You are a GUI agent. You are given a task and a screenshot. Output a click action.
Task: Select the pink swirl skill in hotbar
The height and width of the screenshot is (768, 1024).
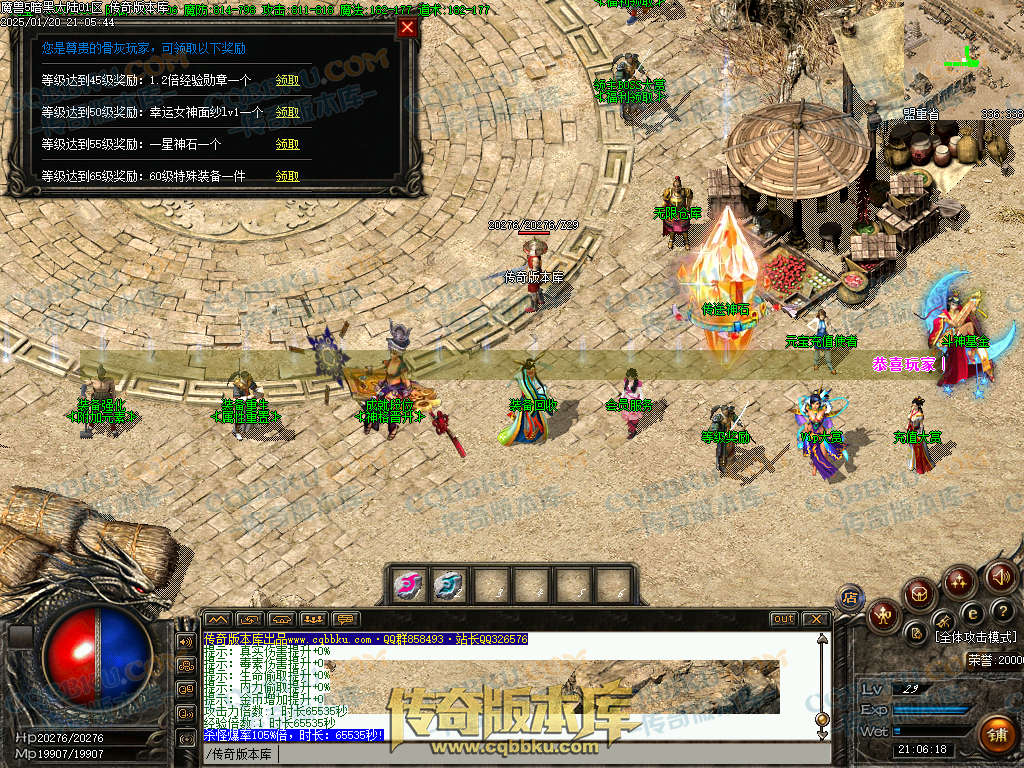pos(408,585)
